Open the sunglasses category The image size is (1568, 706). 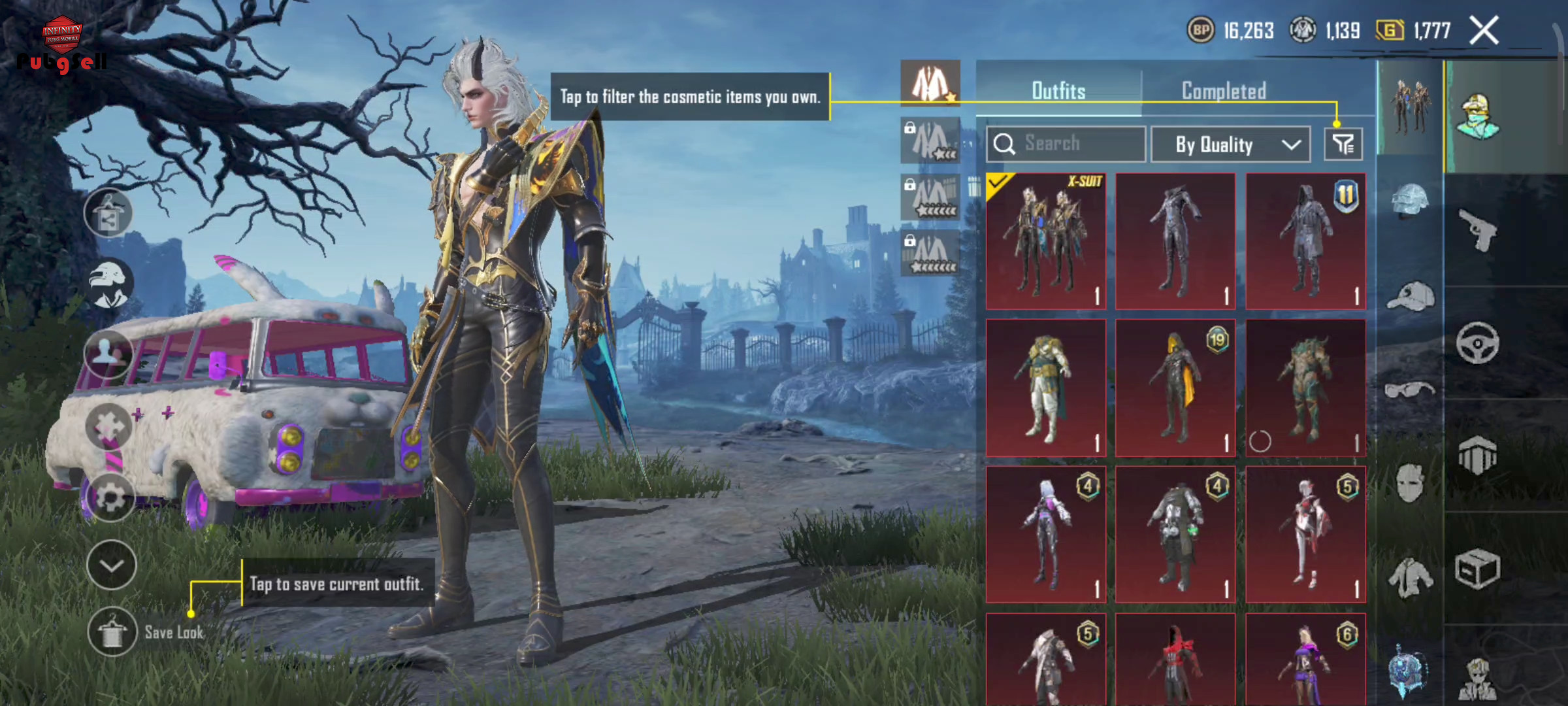click(x=1410, y=390)
